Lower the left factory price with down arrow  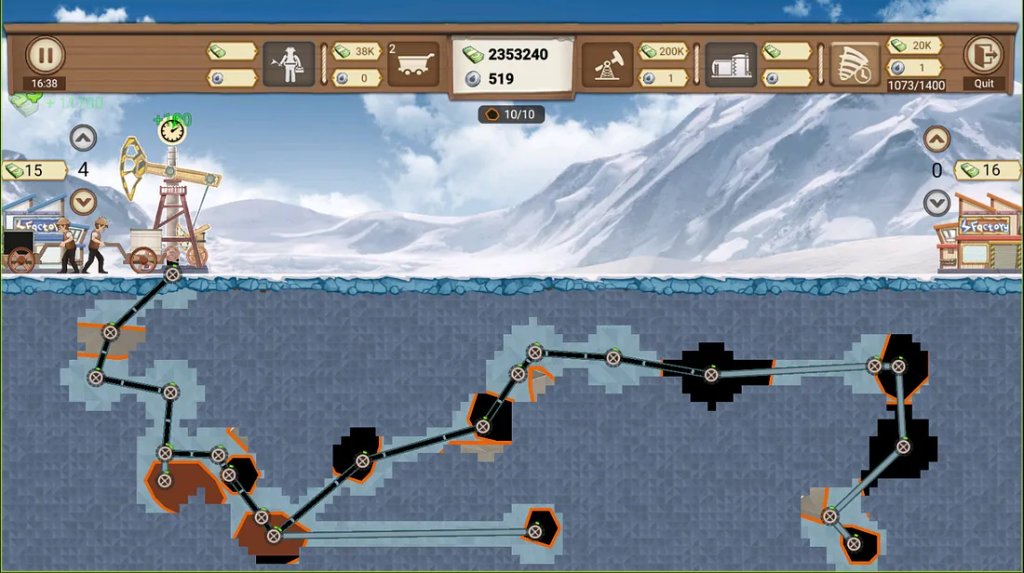coord(83,201)
